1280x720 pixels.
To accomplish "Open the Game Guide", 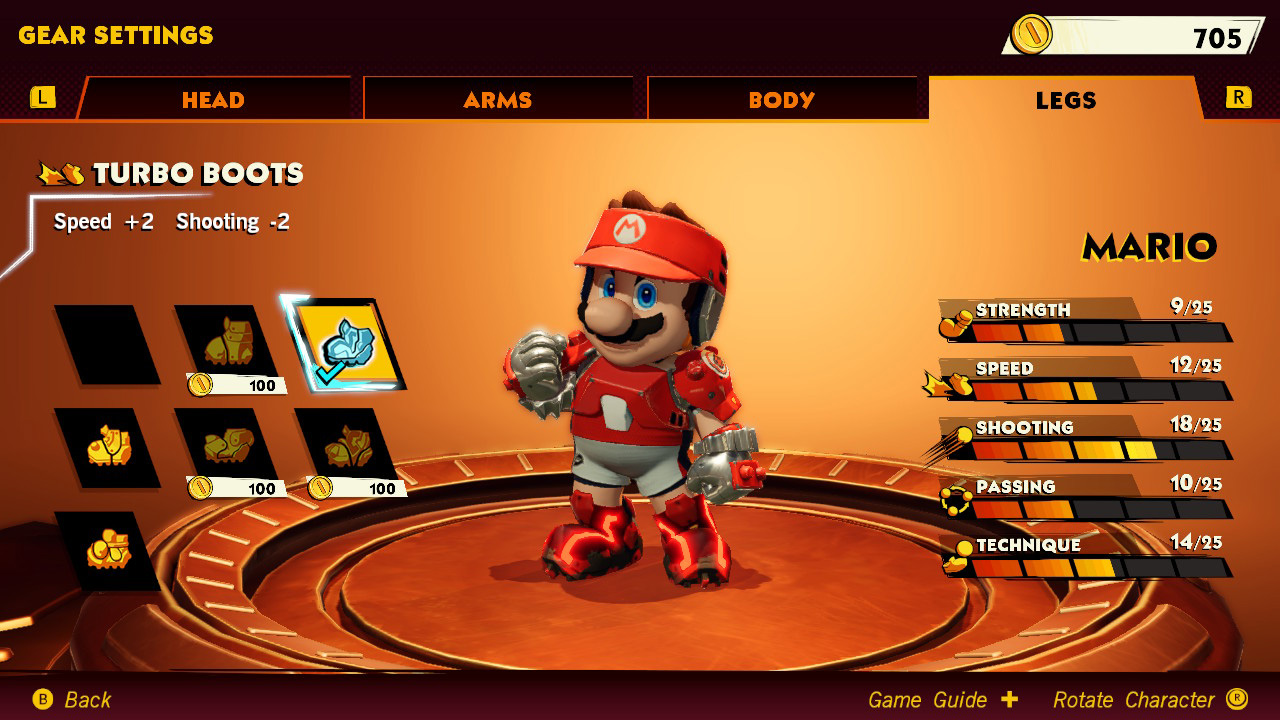I will (x=923, y=699).
